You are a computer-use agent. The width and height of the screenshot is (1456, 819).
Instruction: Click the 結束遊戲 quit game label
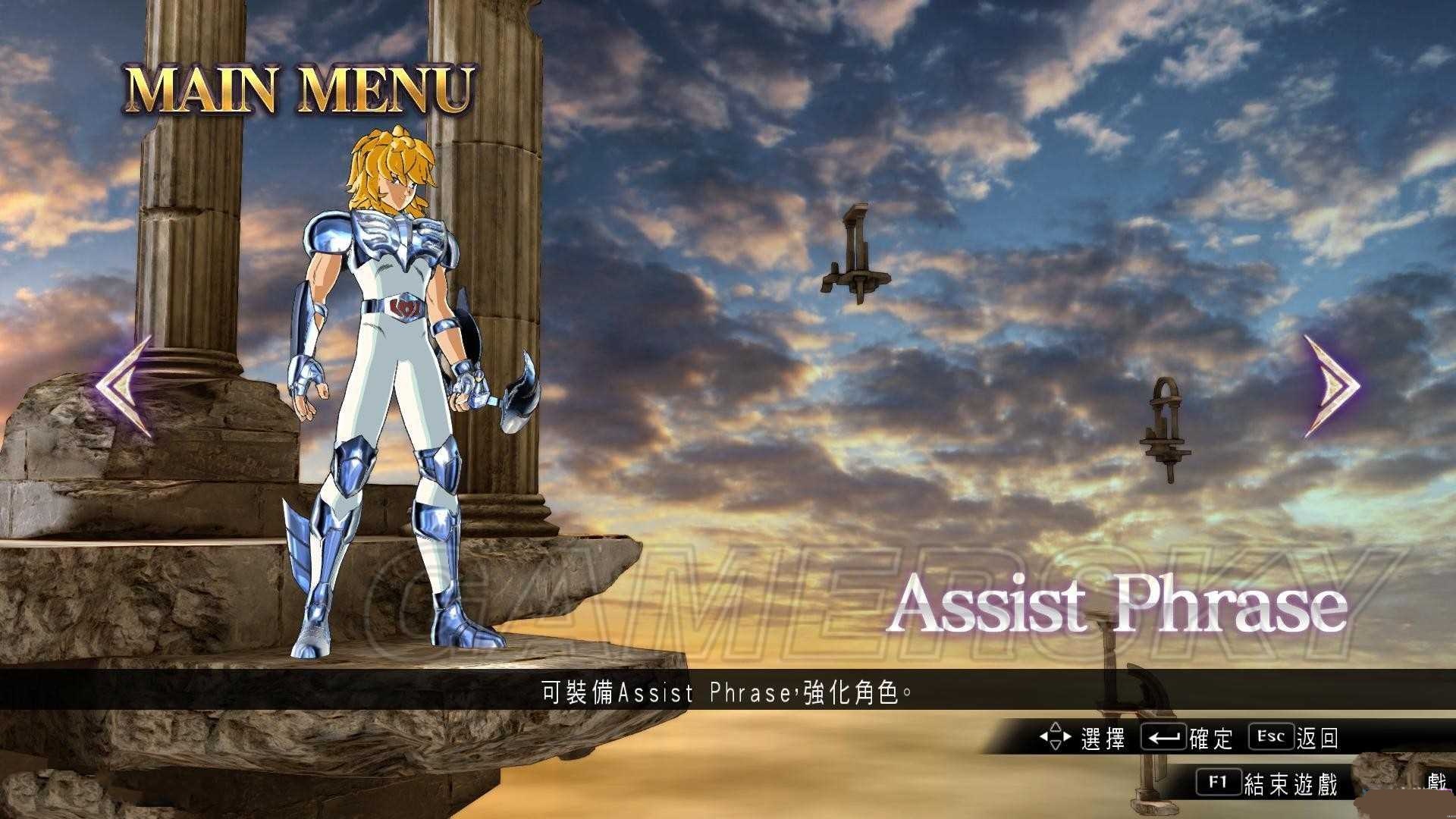[x=1291, y=782]
